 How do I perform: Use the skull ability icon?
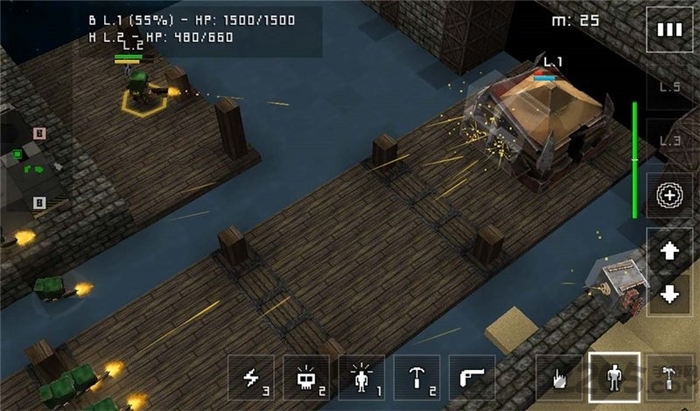[307, 379]
